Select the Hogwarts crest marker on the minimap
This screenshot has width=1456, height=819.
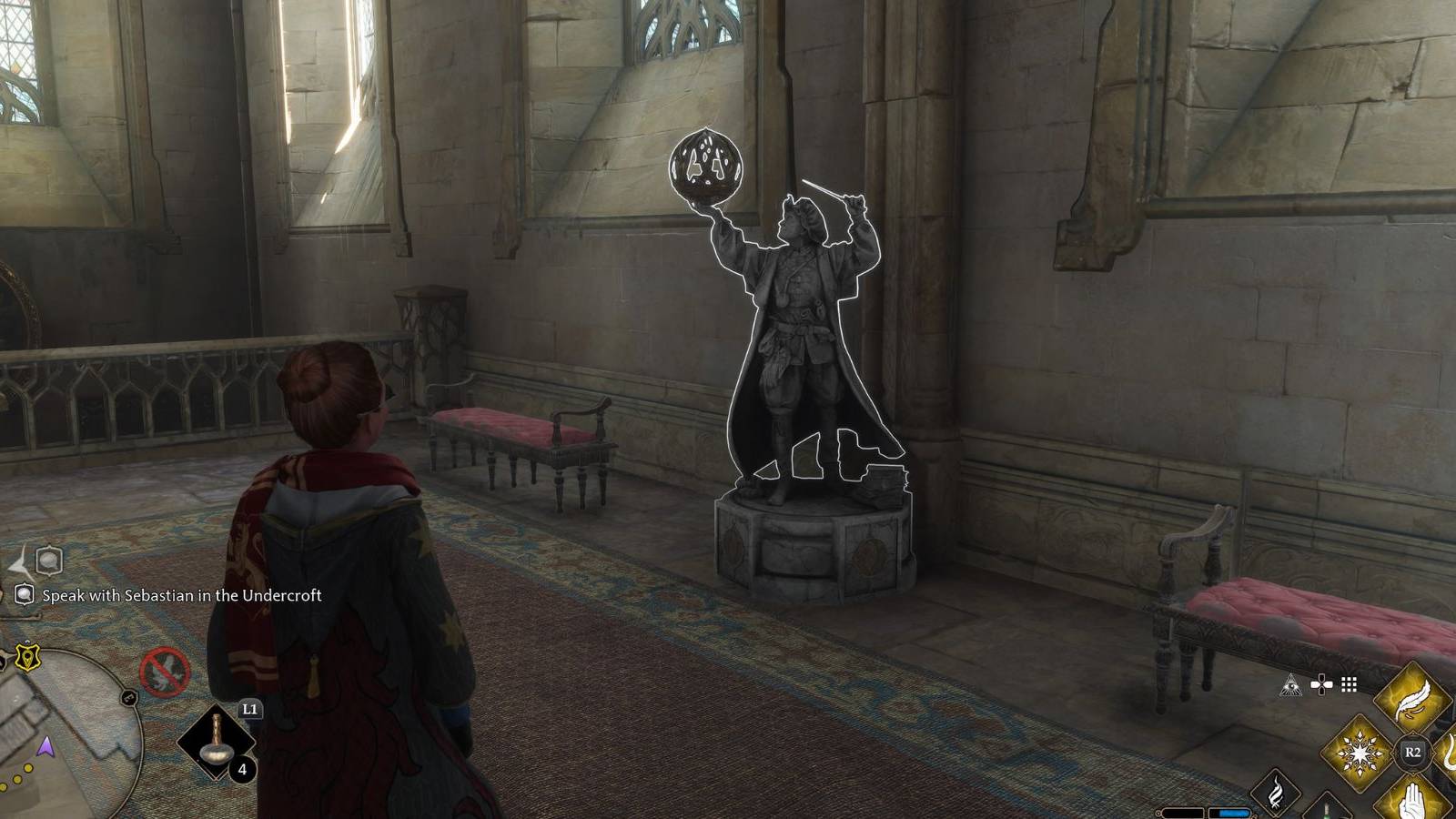27,655
